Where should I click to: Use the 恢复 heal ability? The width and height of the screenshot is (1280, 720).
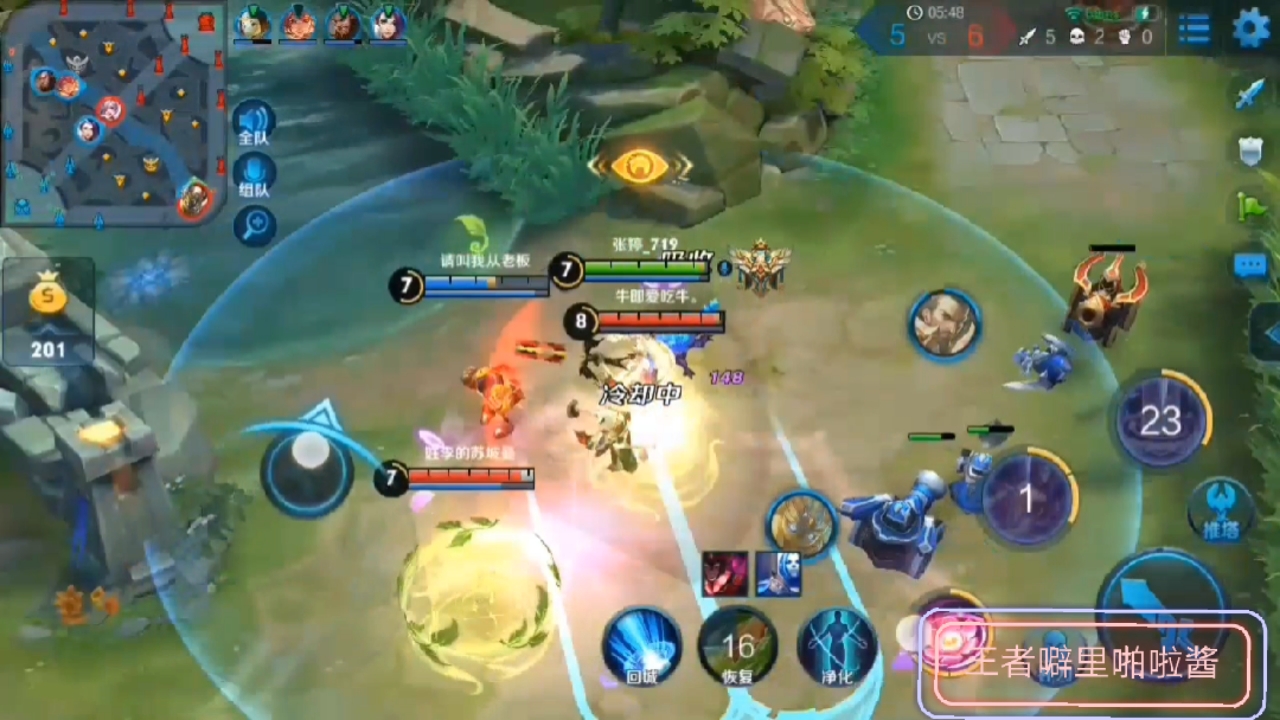(738, 646)
